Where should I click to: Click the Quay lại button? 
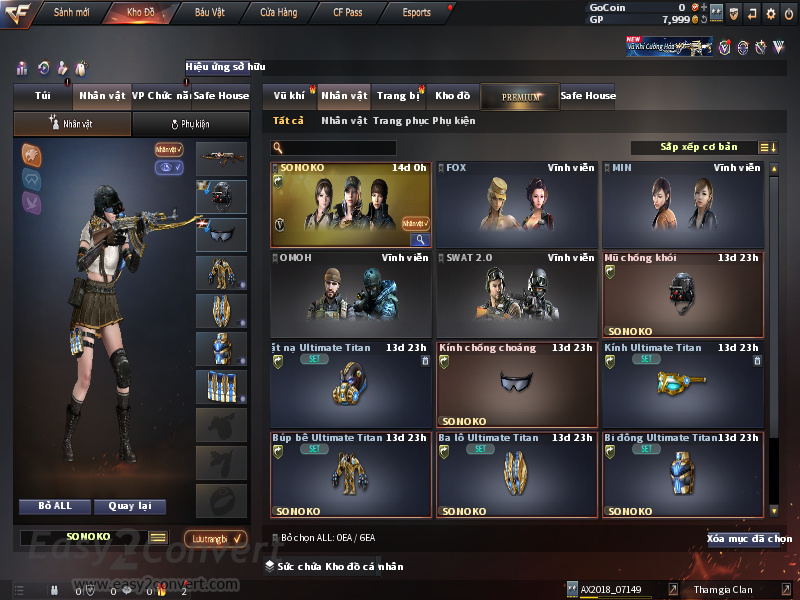129,506
